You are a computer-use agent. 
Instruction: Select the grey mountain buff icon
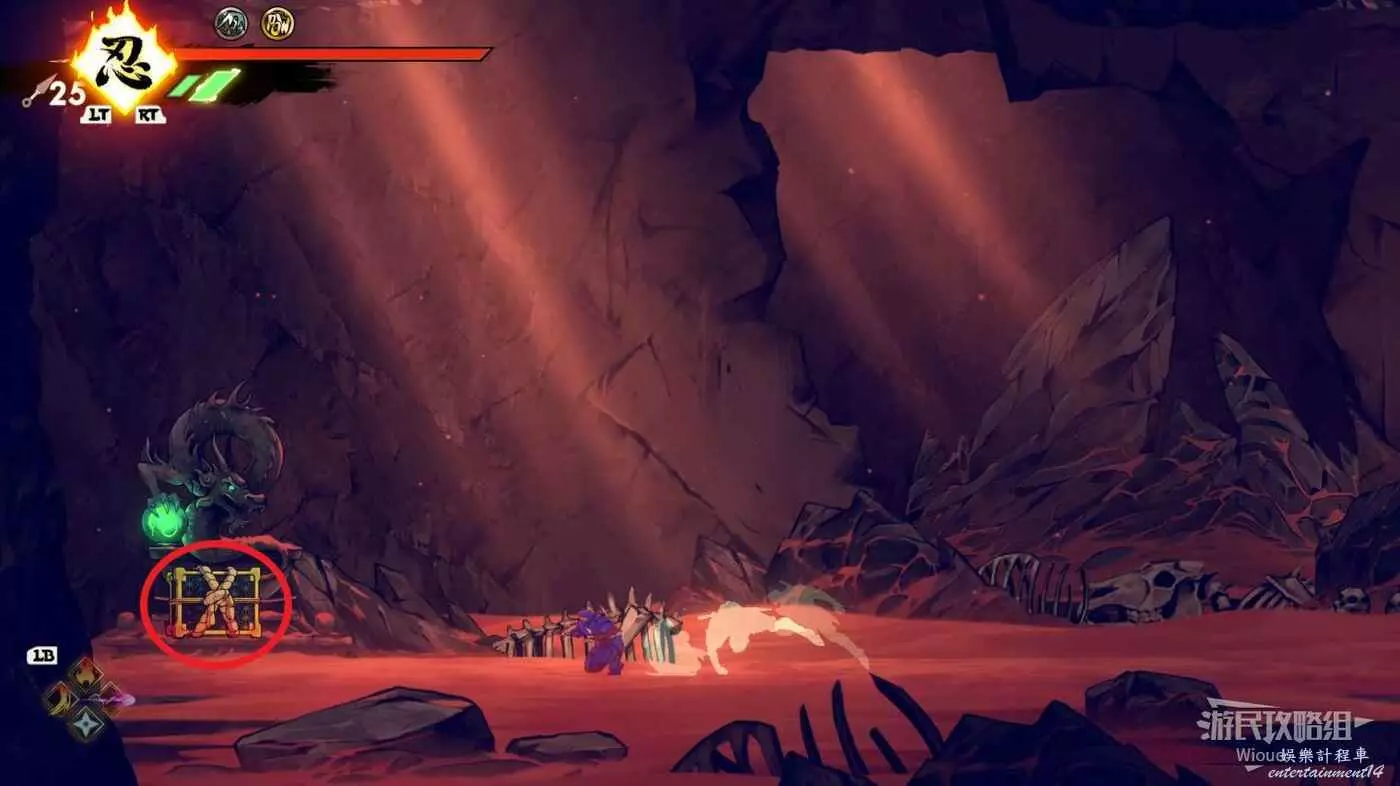click(x=231, y=23)
